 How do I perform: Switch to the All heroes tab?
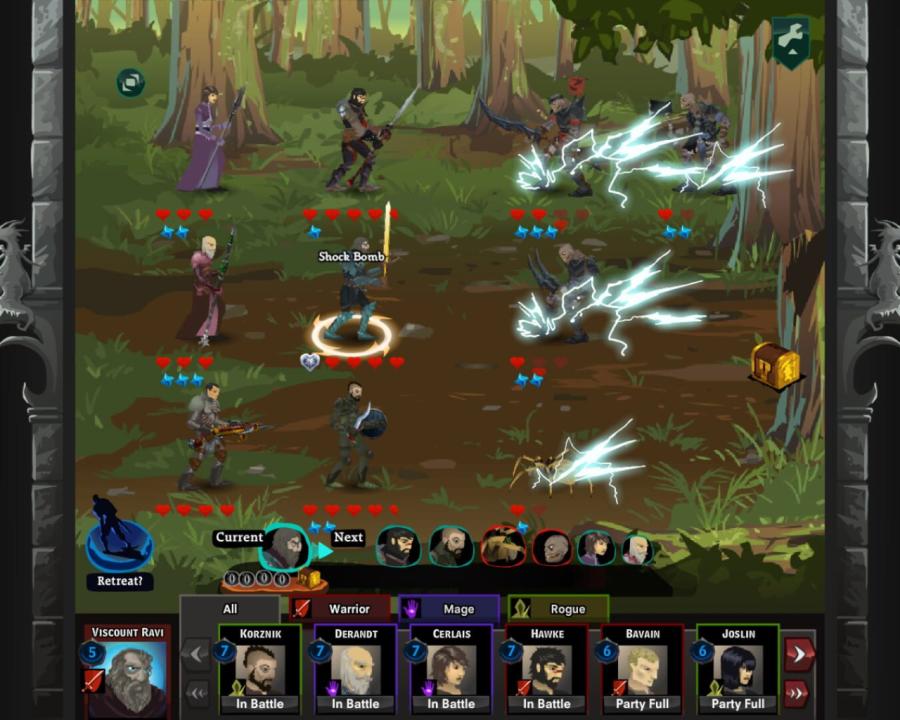pos(230,608)
